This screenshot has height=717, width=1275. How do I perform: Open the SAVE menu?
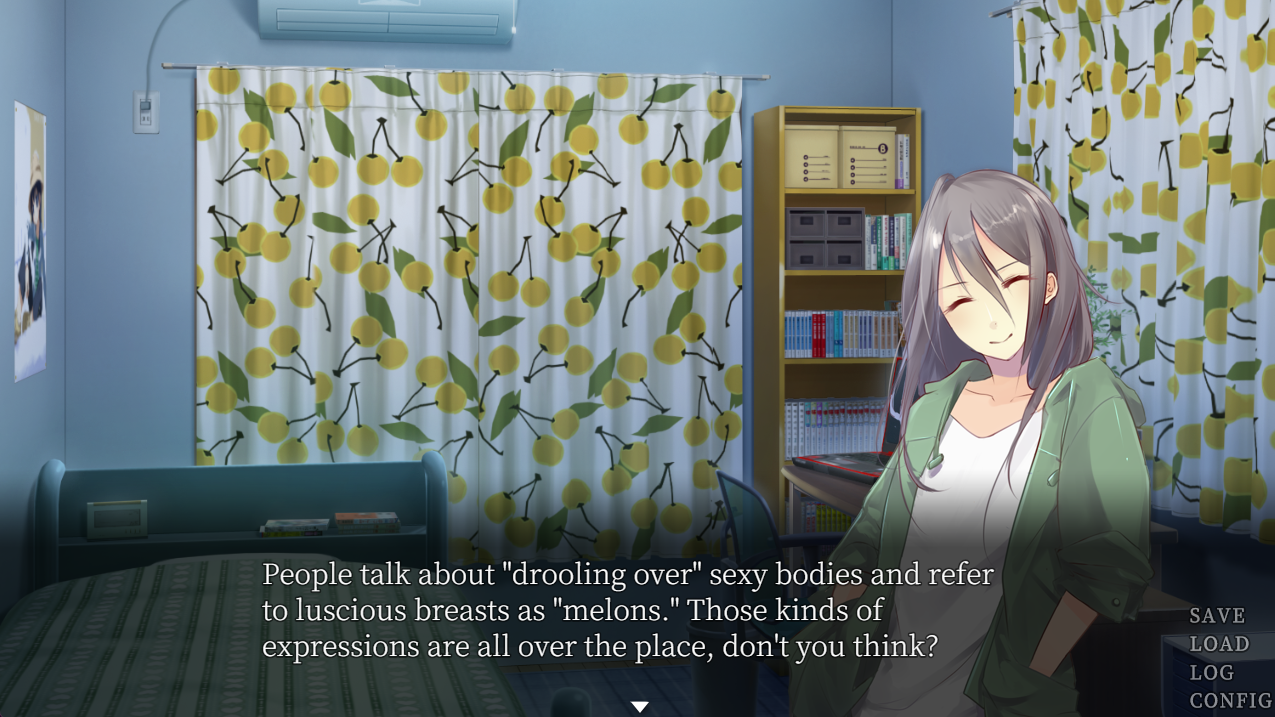1217,616
